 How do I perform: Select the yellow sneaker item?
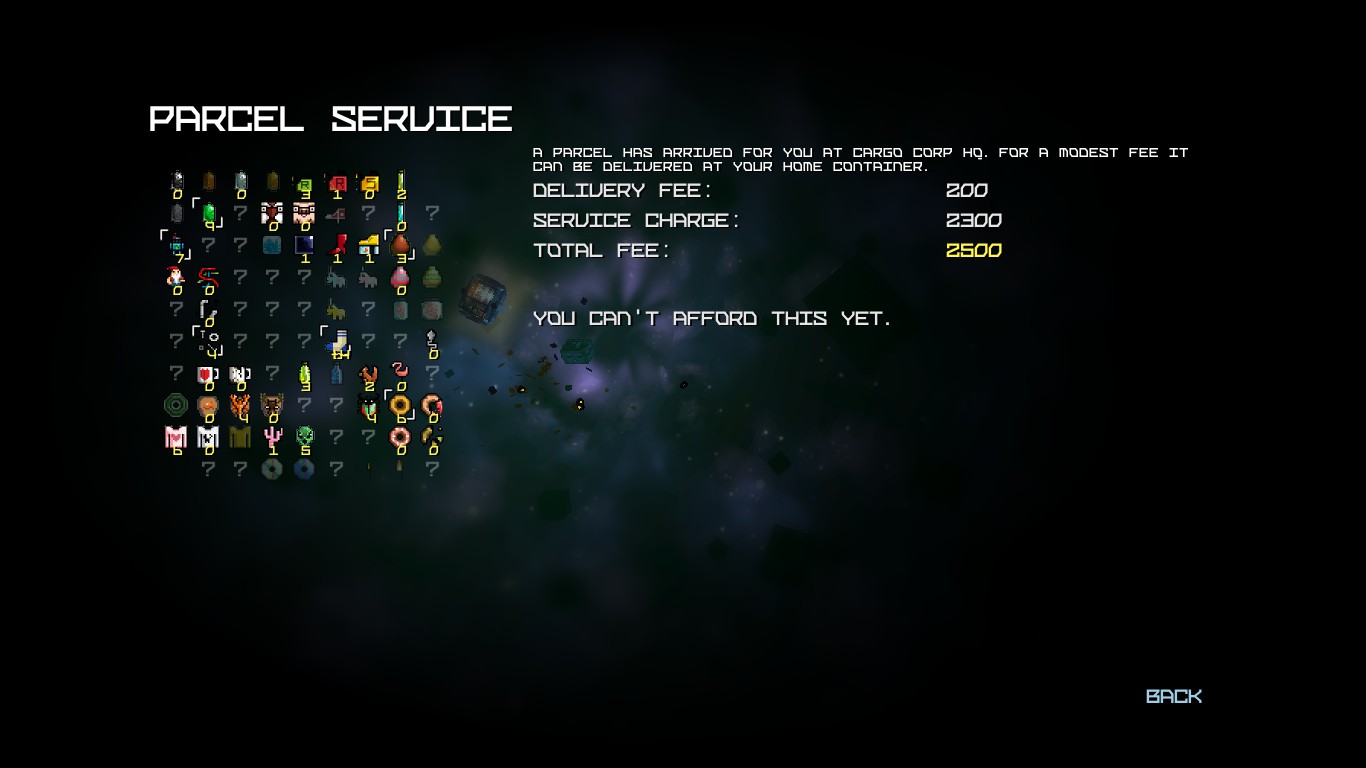(x=369, y=244)
